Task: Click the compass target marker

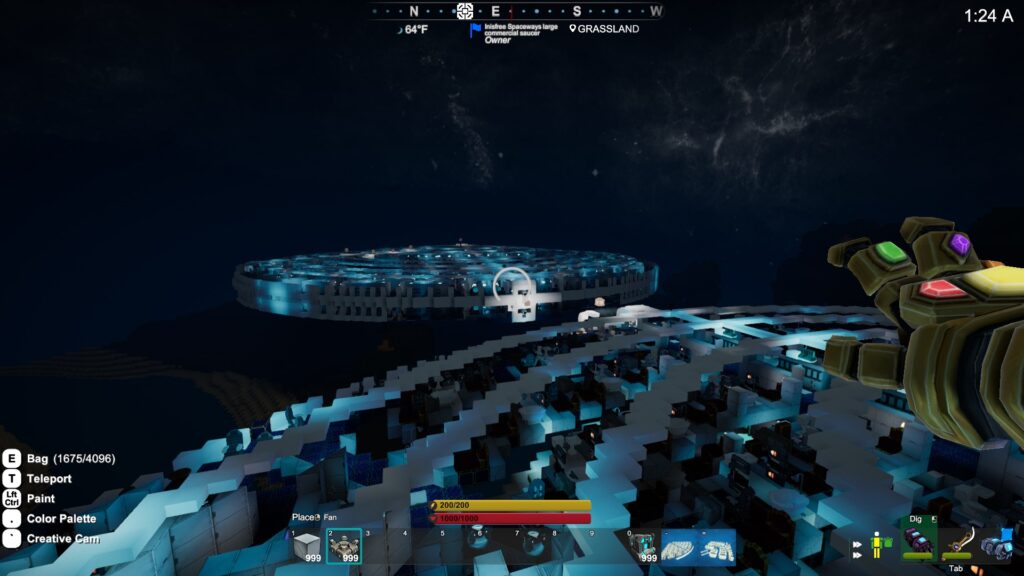Action: coord(464,11)
